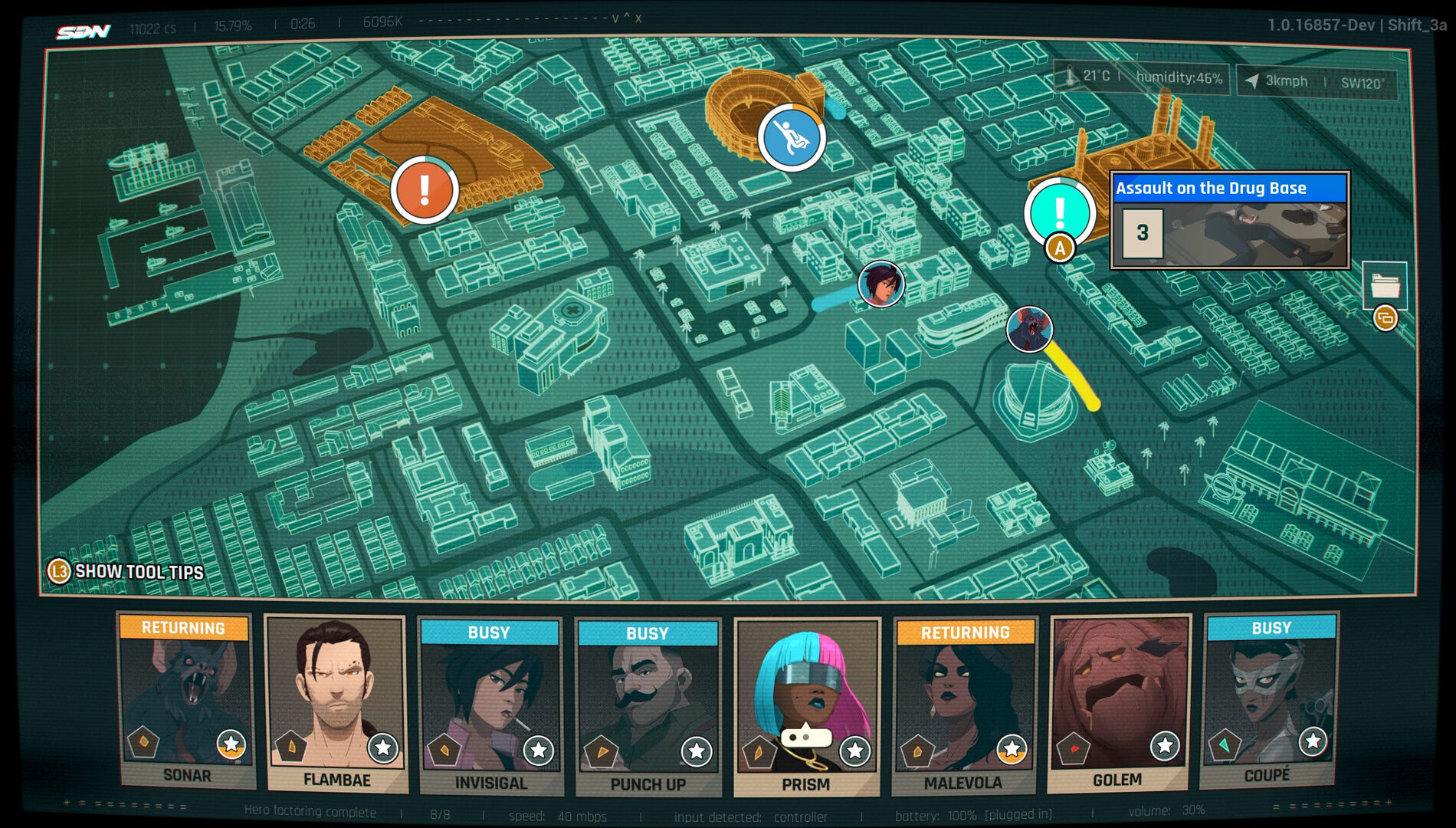The height and width of the screenshot is (828, 1456).
Task: Open the Assault on the Drug Base card
Action: [x=1229, y=221]
